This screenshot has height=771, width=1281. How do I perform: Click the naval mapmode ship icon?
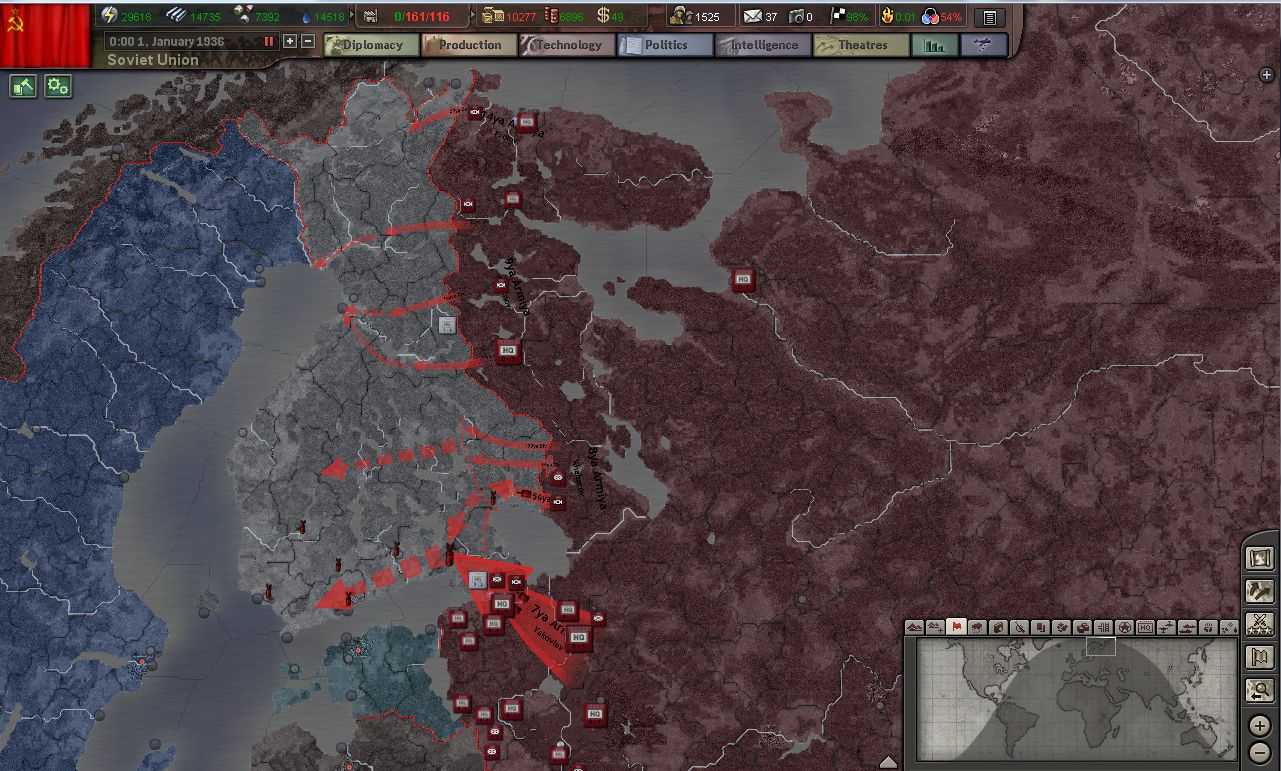(1188, 627)
